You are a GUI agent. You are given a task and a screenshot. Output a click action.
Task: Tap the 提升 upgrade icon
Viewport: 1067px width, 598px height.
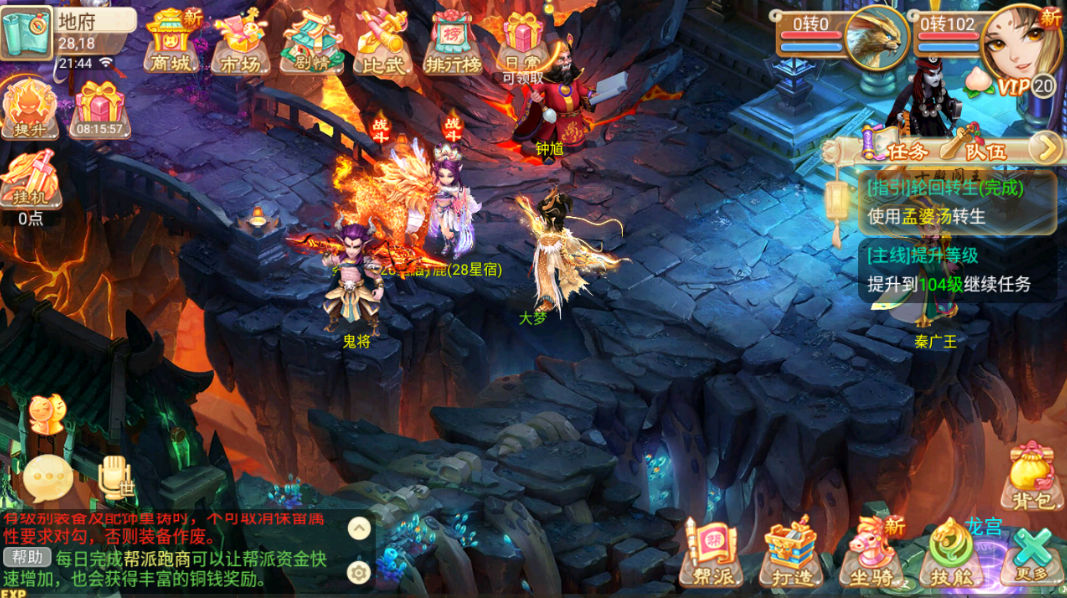pyautogui.click(x=29, y=108)
